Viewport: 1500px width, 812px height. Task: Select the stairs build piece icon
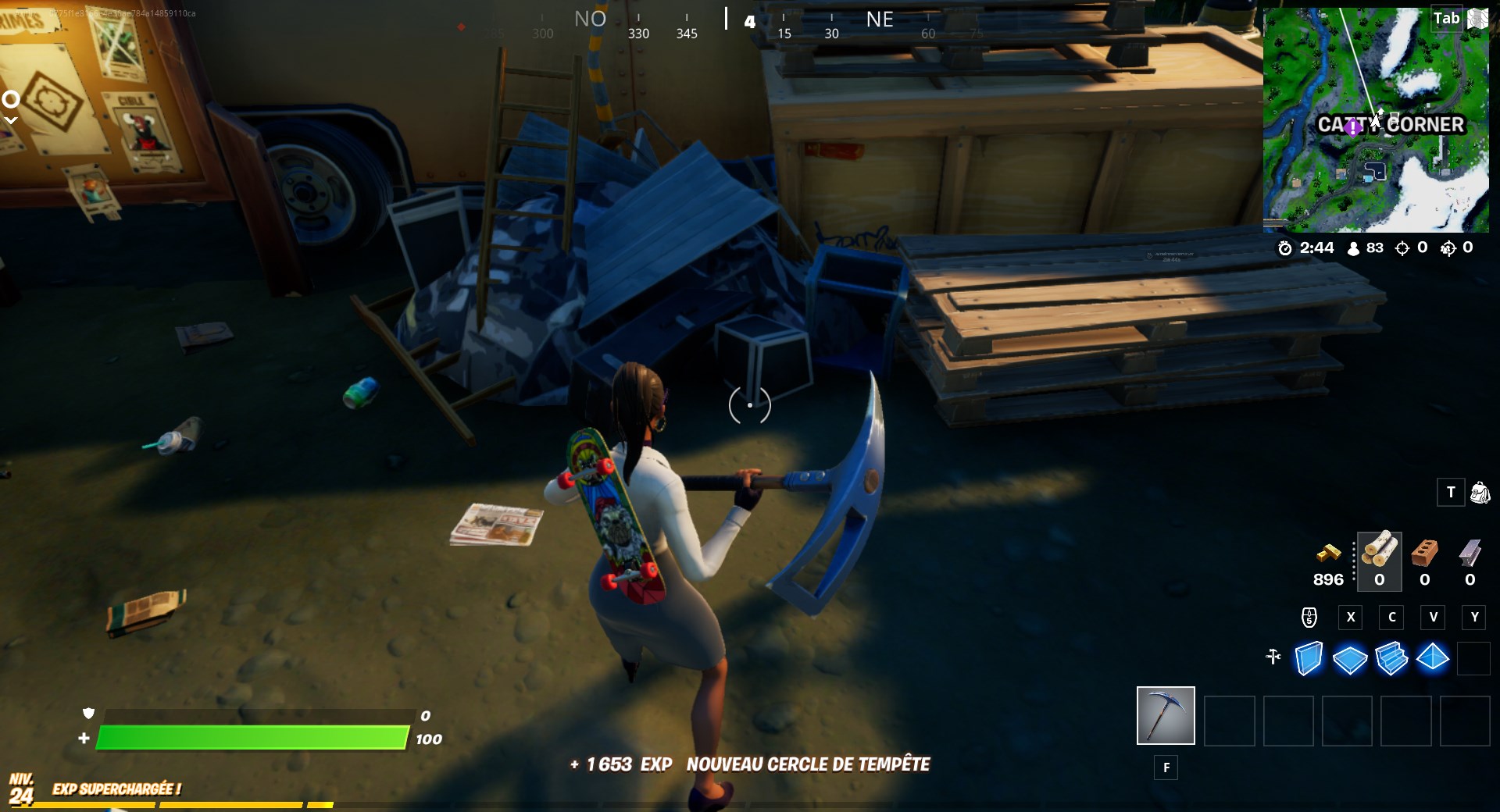tap(1392, 660)
